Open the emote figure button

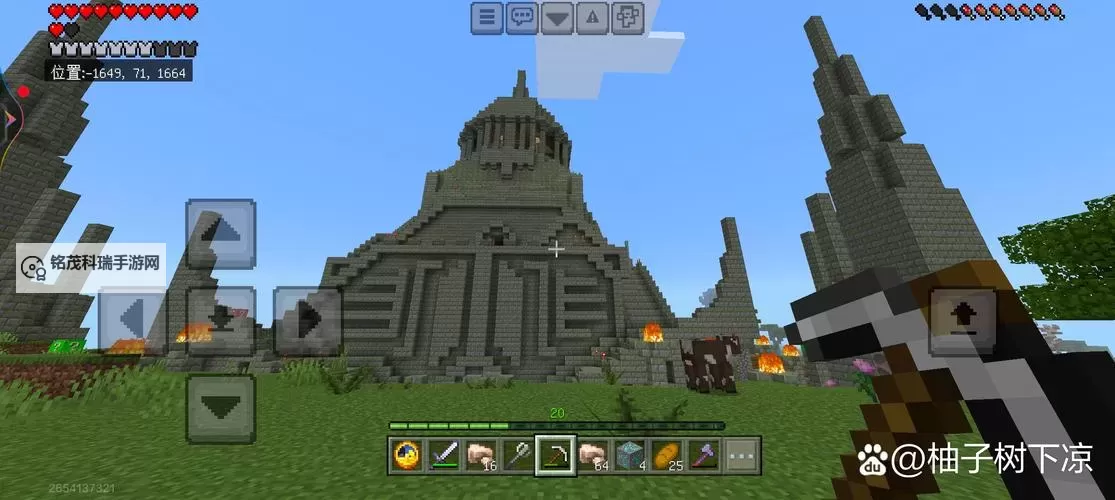(627, 17)
